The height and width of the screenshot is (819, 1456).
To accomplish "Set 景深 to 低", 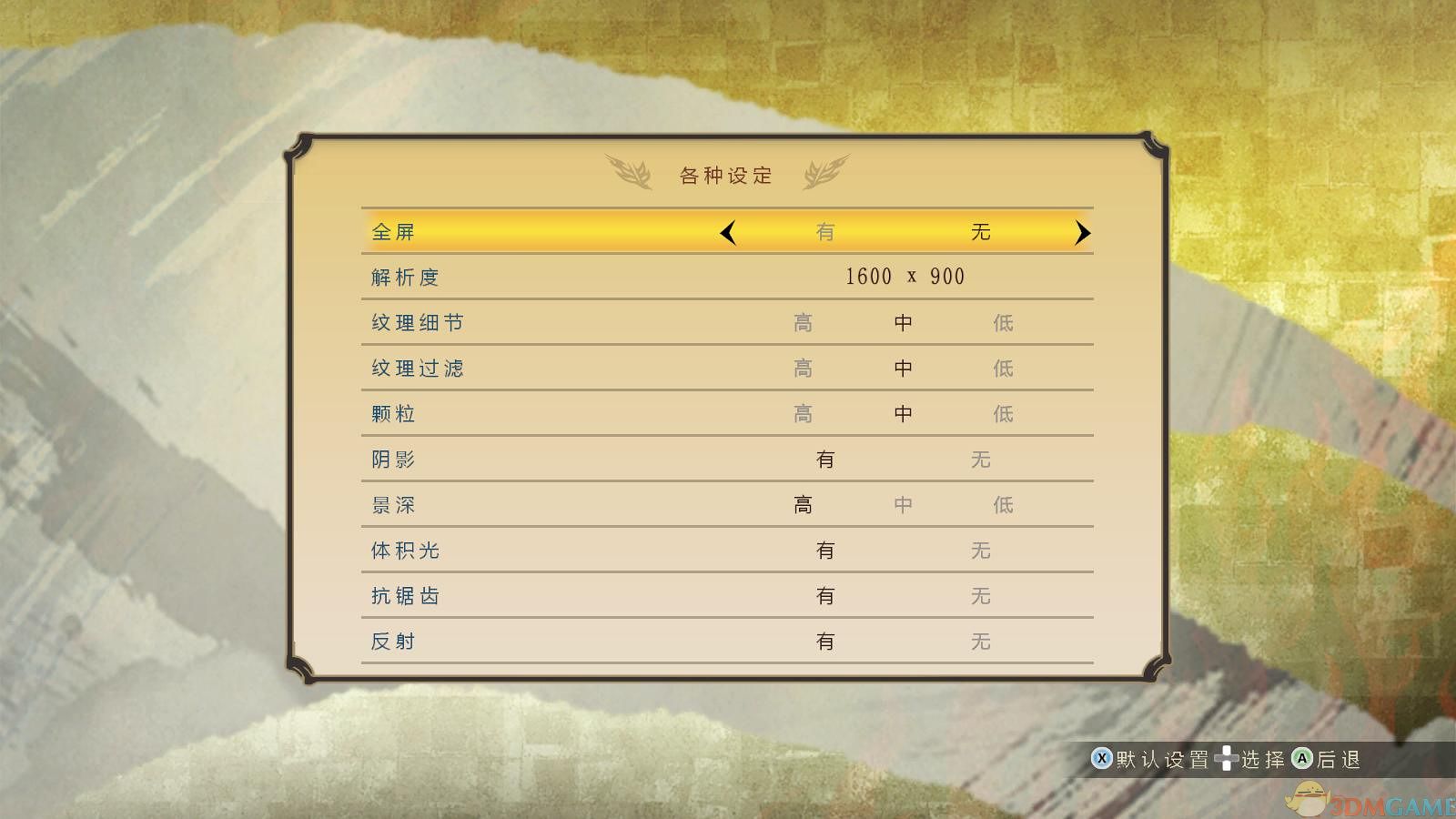I will pos(1003,504).
